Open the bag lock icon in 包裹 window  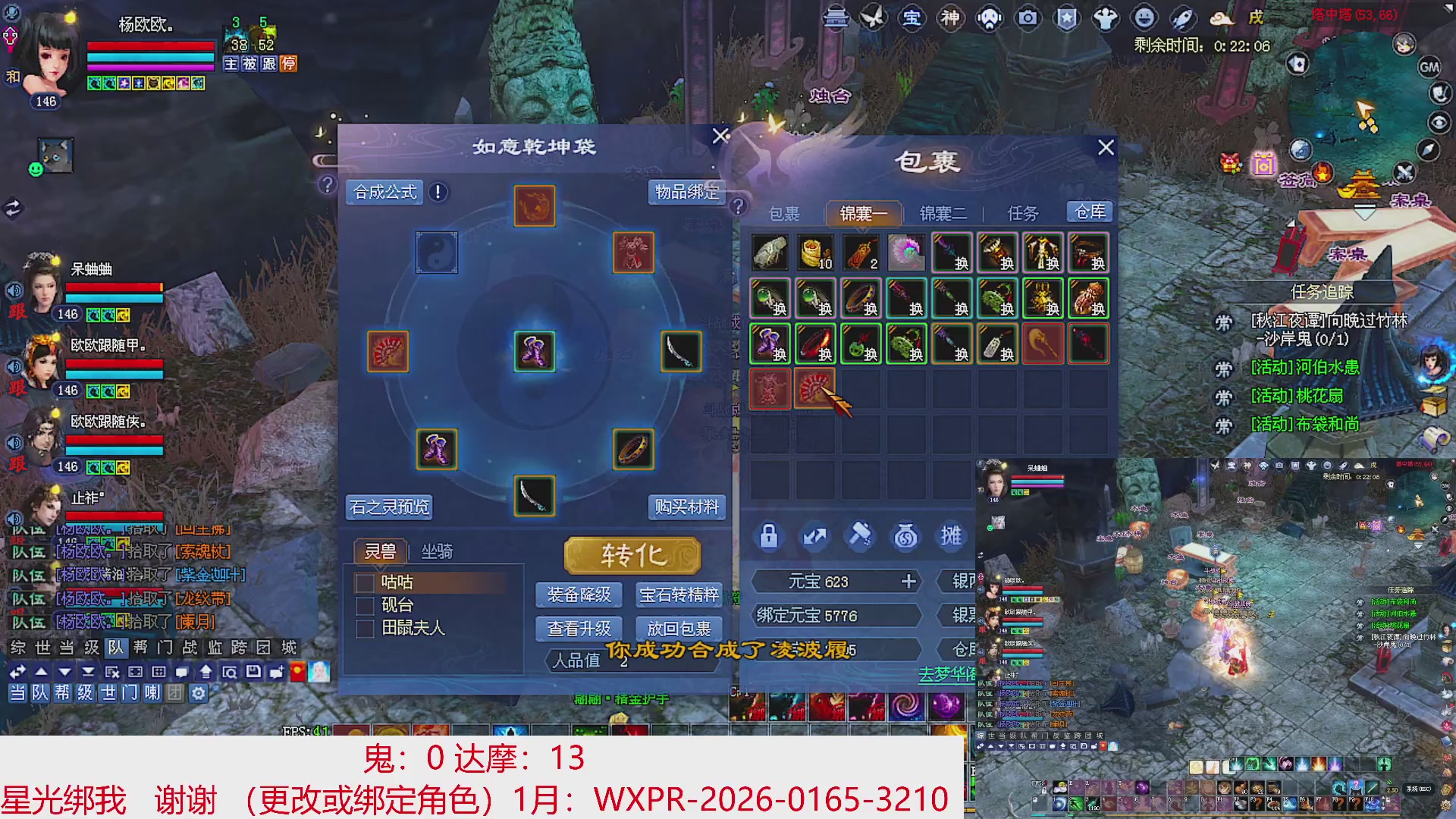pyautogui.click(x=770, y=536)
